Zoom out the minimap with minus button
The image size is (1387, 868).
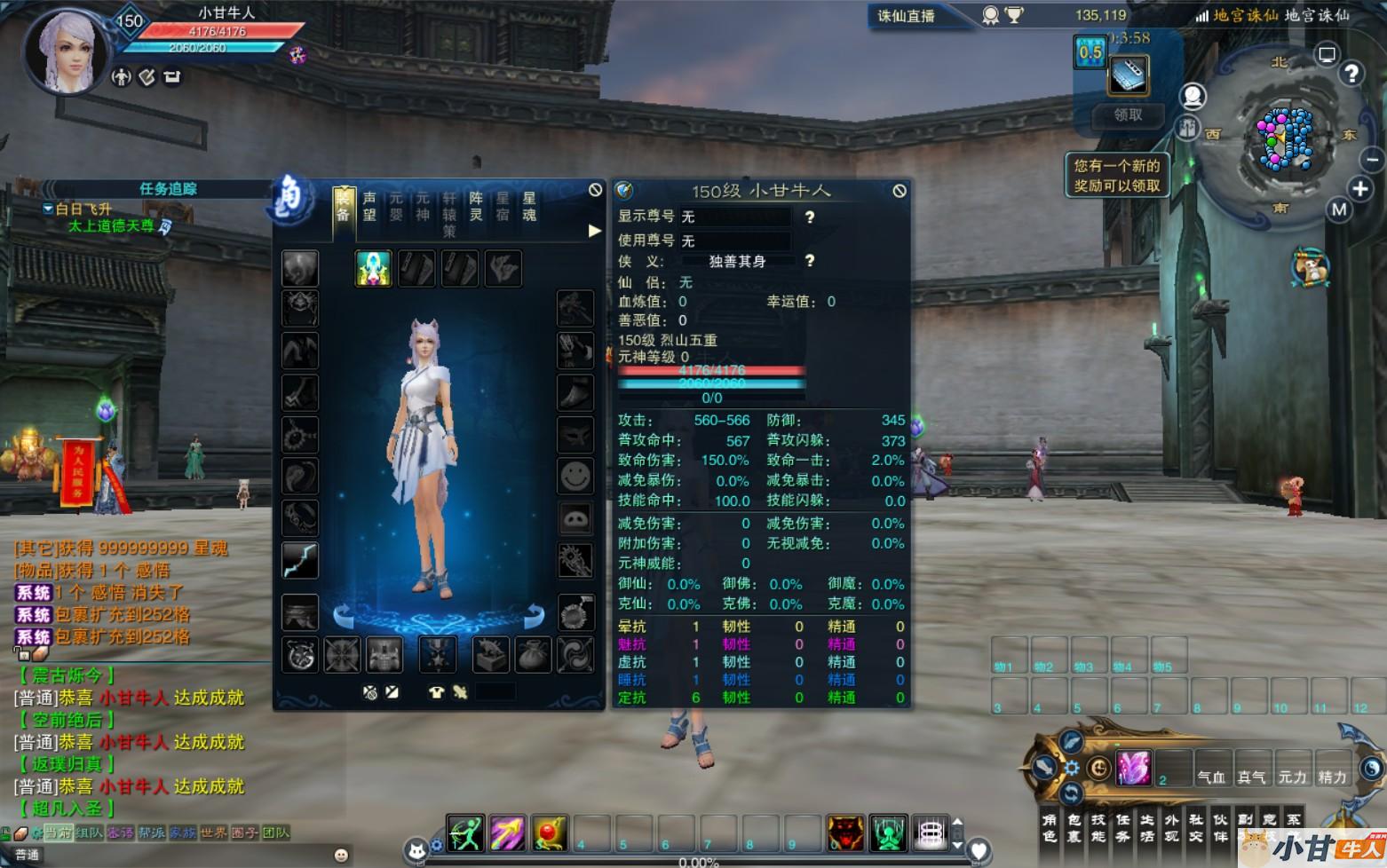point(1372,160)
